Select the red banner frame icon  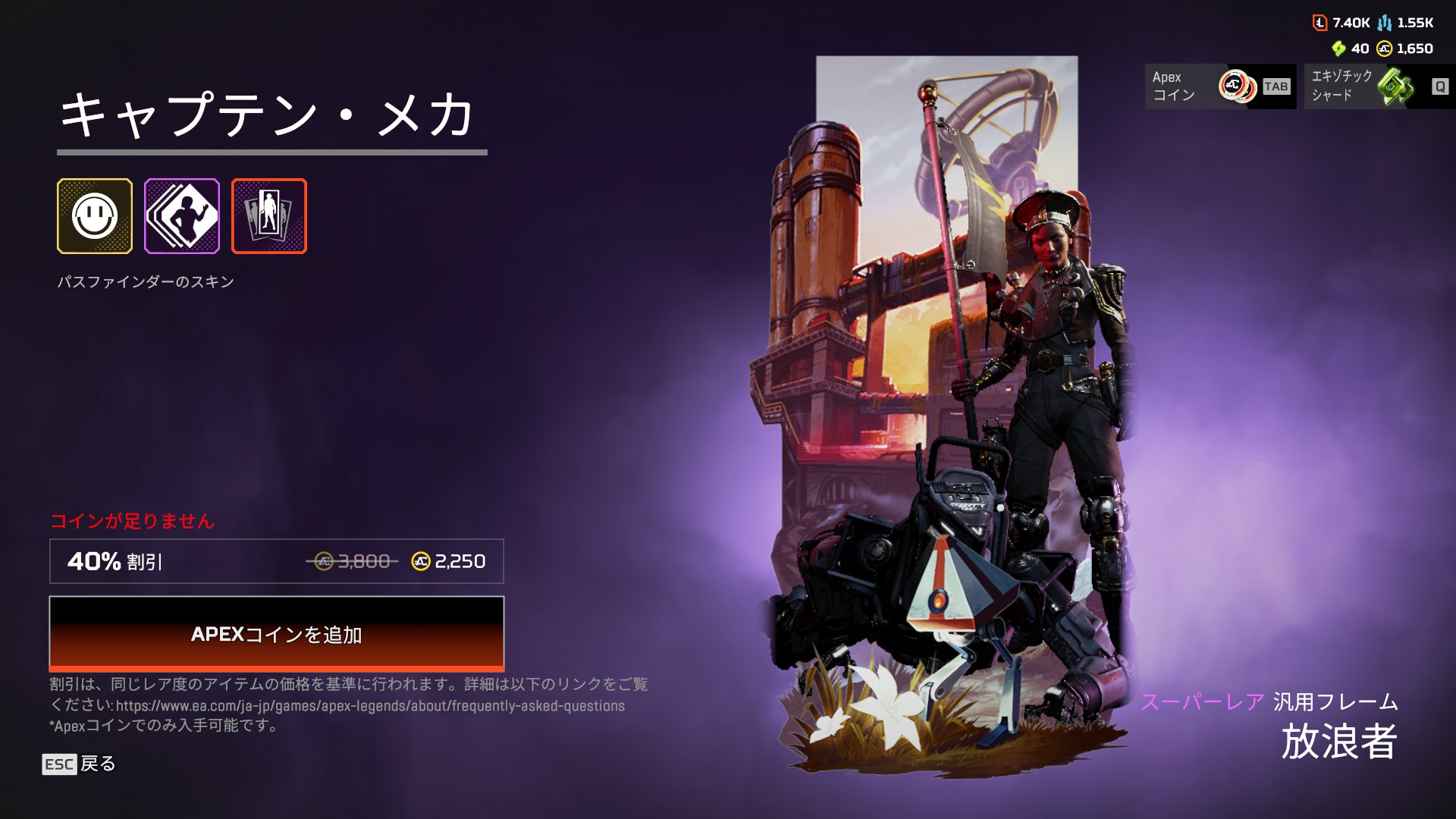(x=269, y=216)
